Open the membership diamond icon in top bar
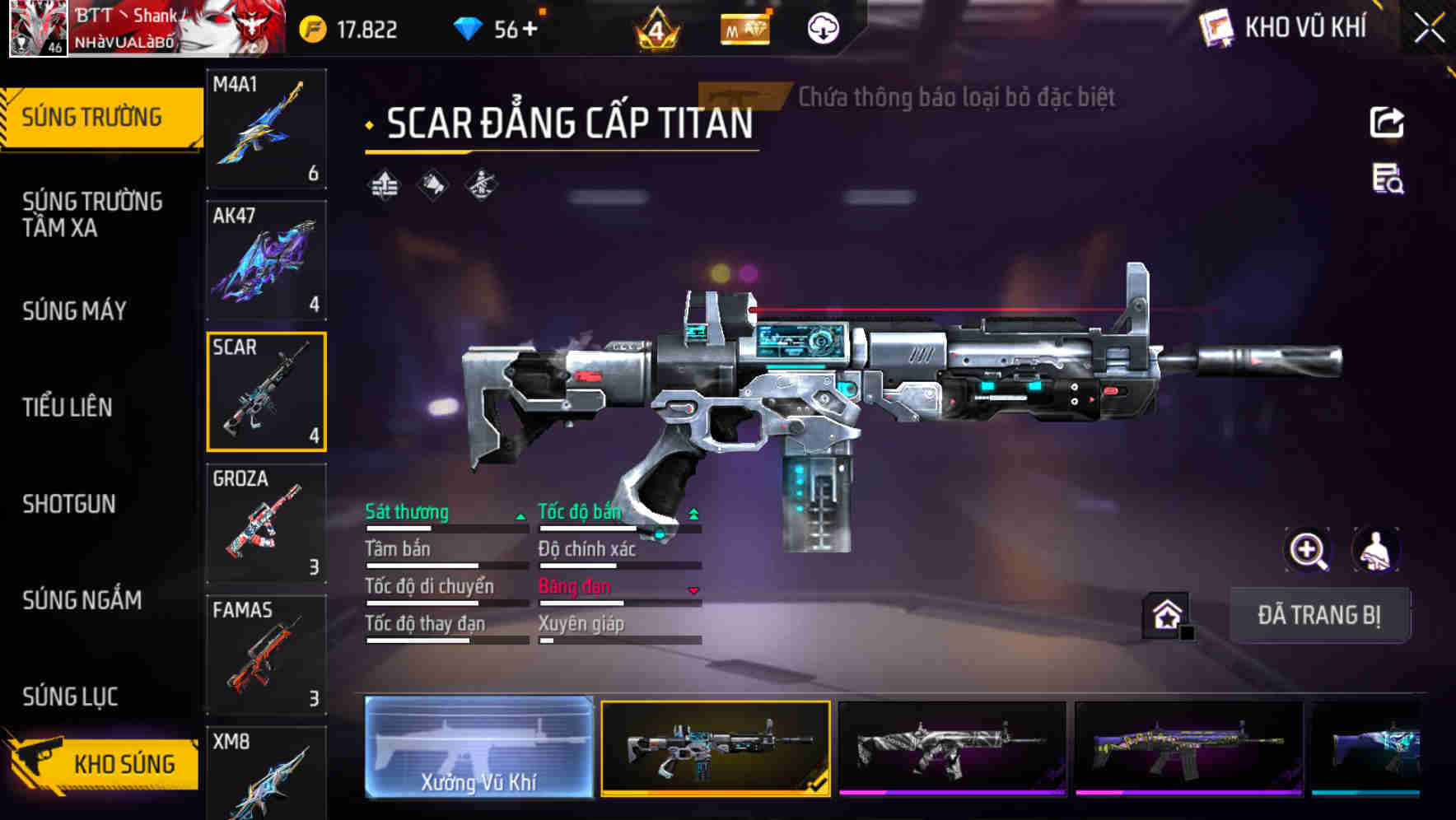This screenshot has width=1456, height=820. pyautogui.click(x=744, y=28)
